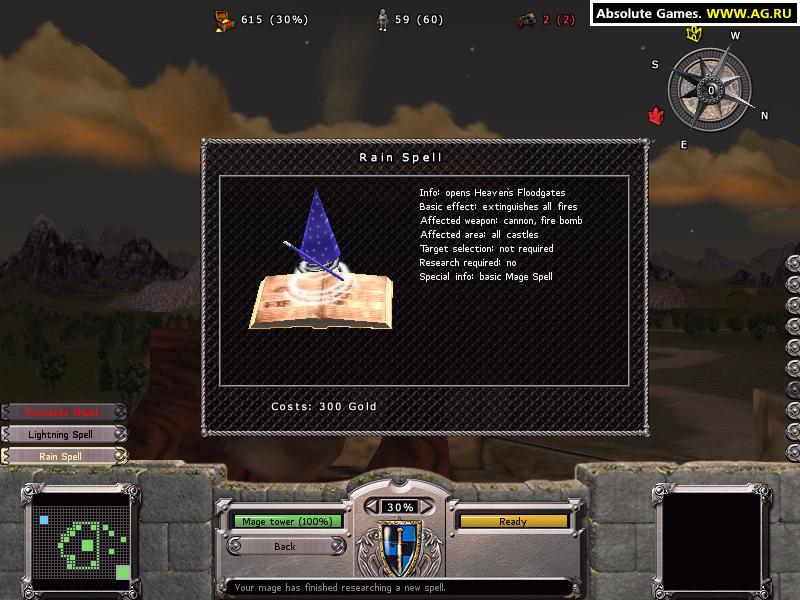Image resolution: width=800 pixels, height=600 pixels.
Task: Click the yellow crest above the compass
Action: (692, 34)
